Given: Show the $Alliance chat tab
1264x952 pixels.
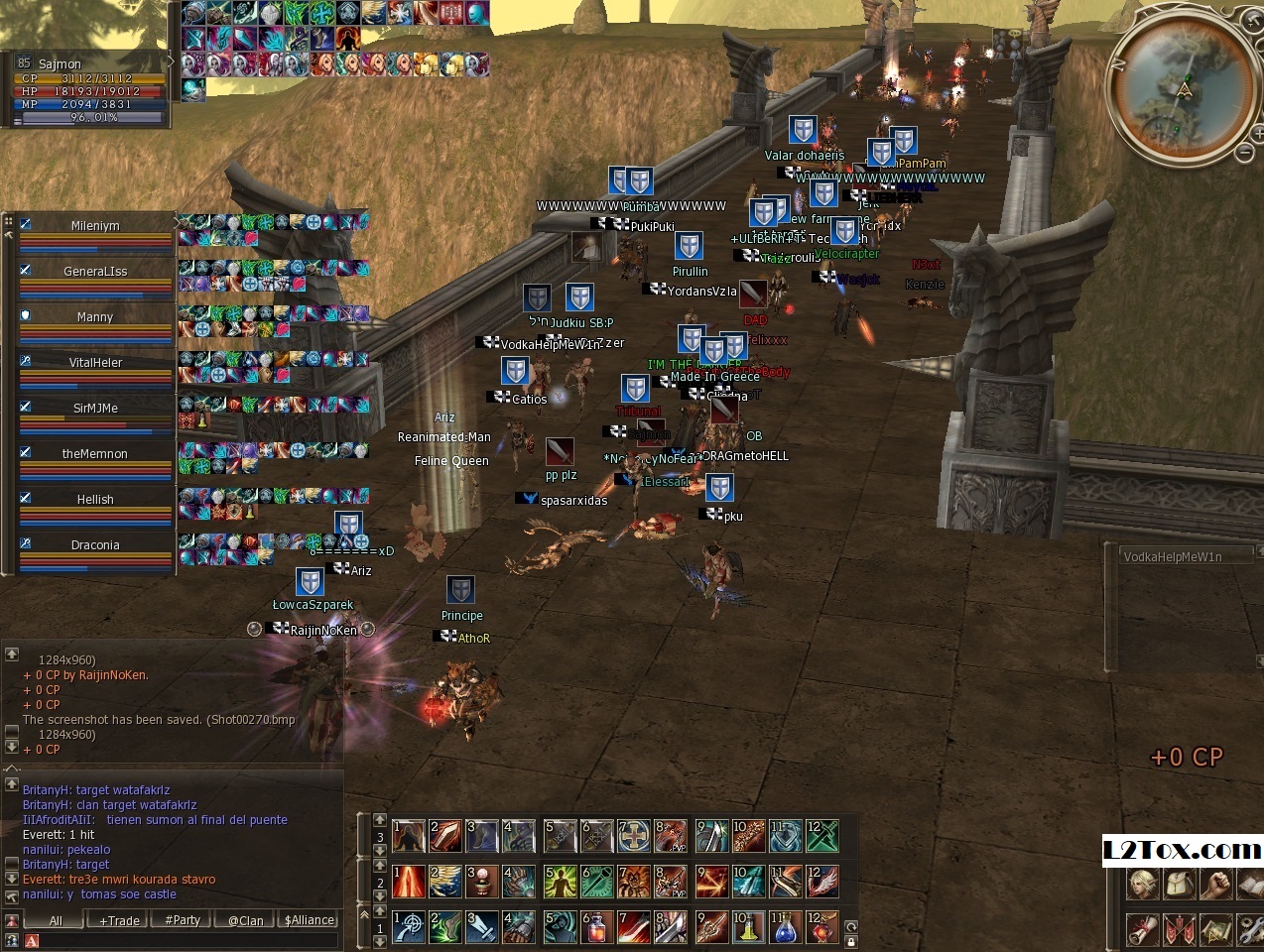Looking at the screenshot, I should 310,920.
